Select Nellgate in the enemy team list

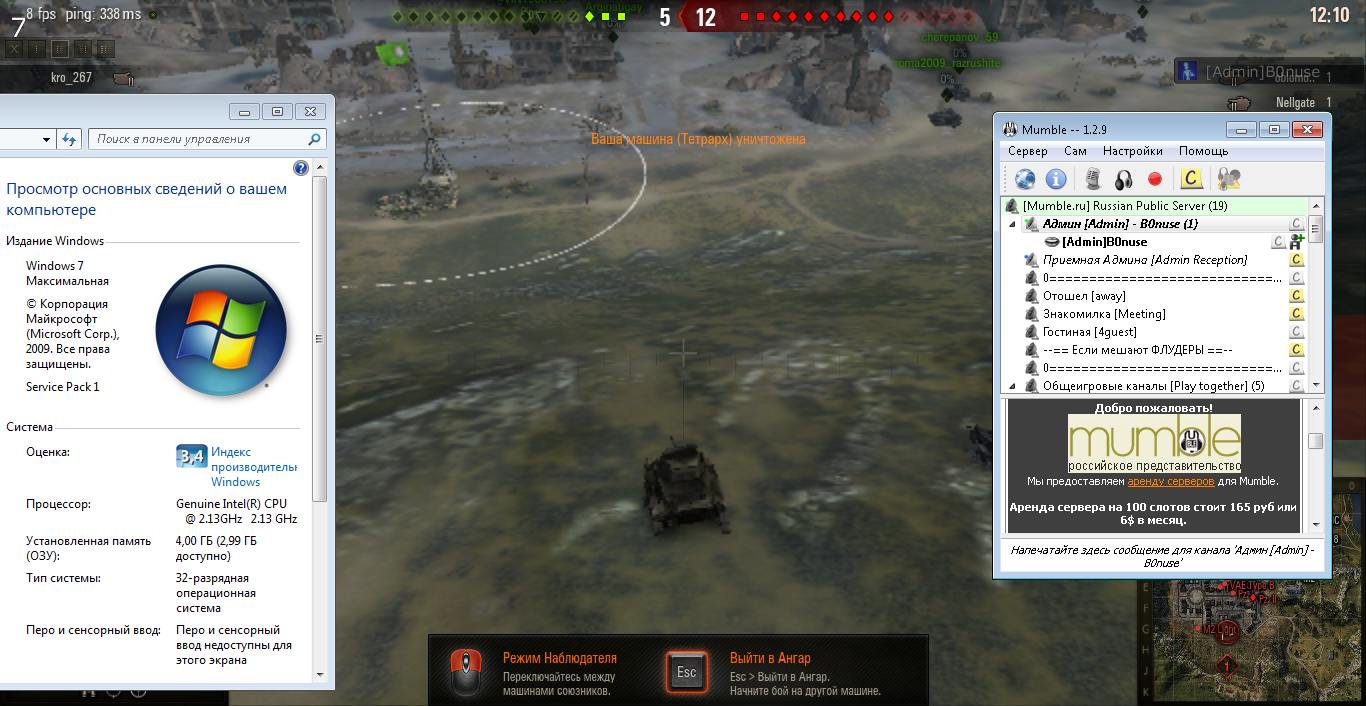click(x=1295, y=103)
